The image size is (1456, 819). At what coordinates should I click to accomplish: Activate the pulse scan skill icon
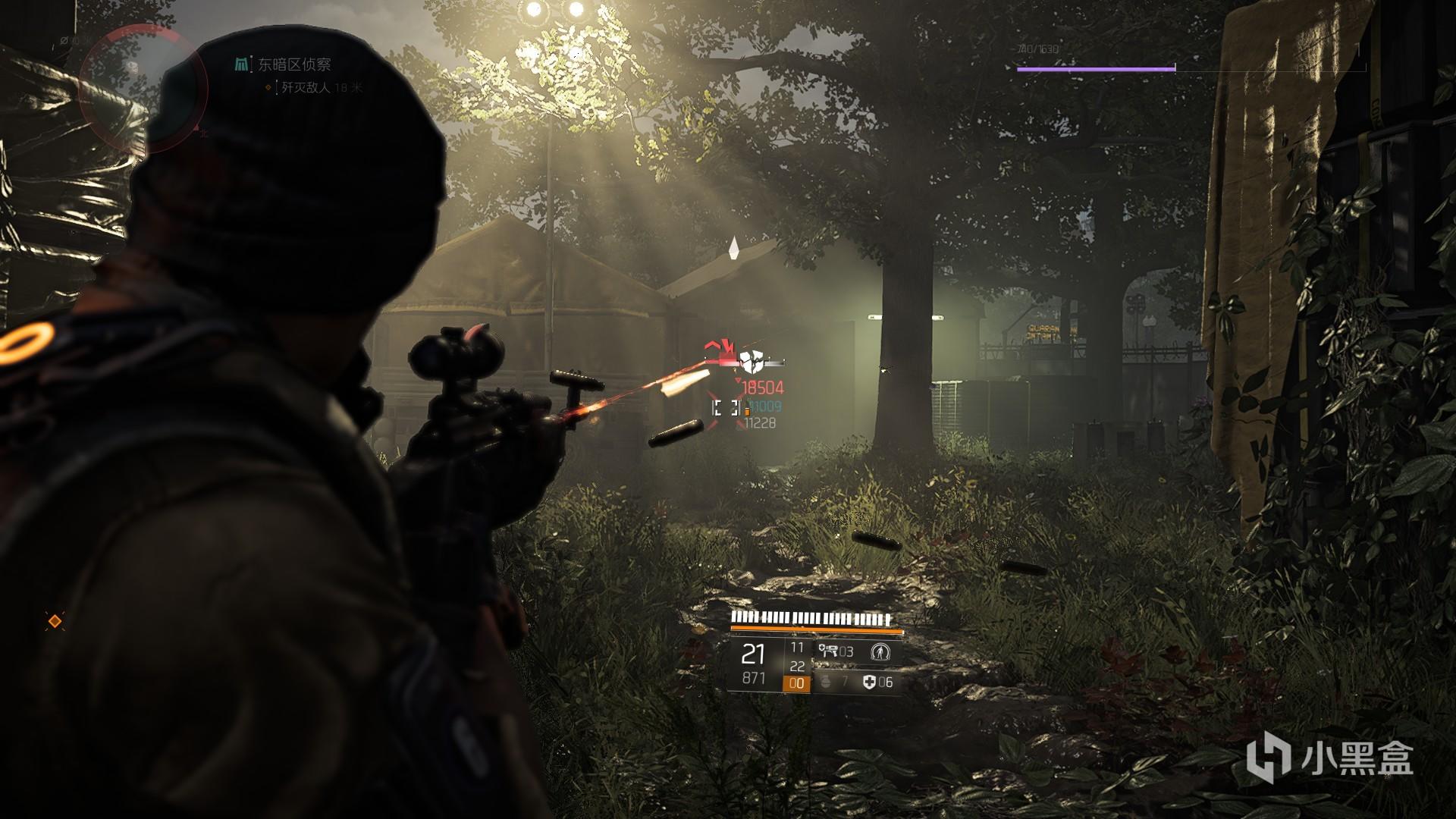(x=880, y=651)
